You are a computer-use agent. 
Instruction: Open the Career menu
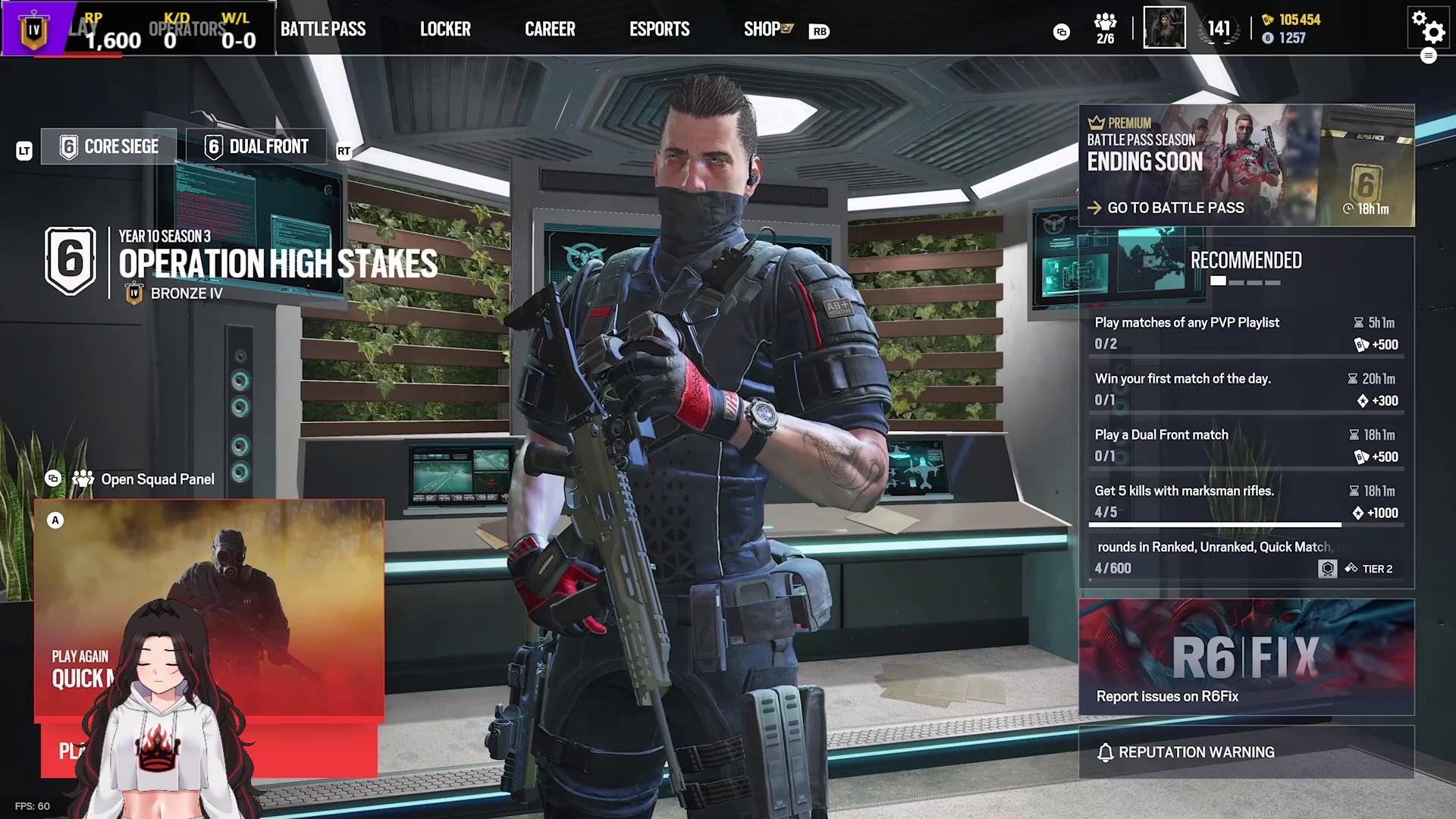[x=550, y=30]
